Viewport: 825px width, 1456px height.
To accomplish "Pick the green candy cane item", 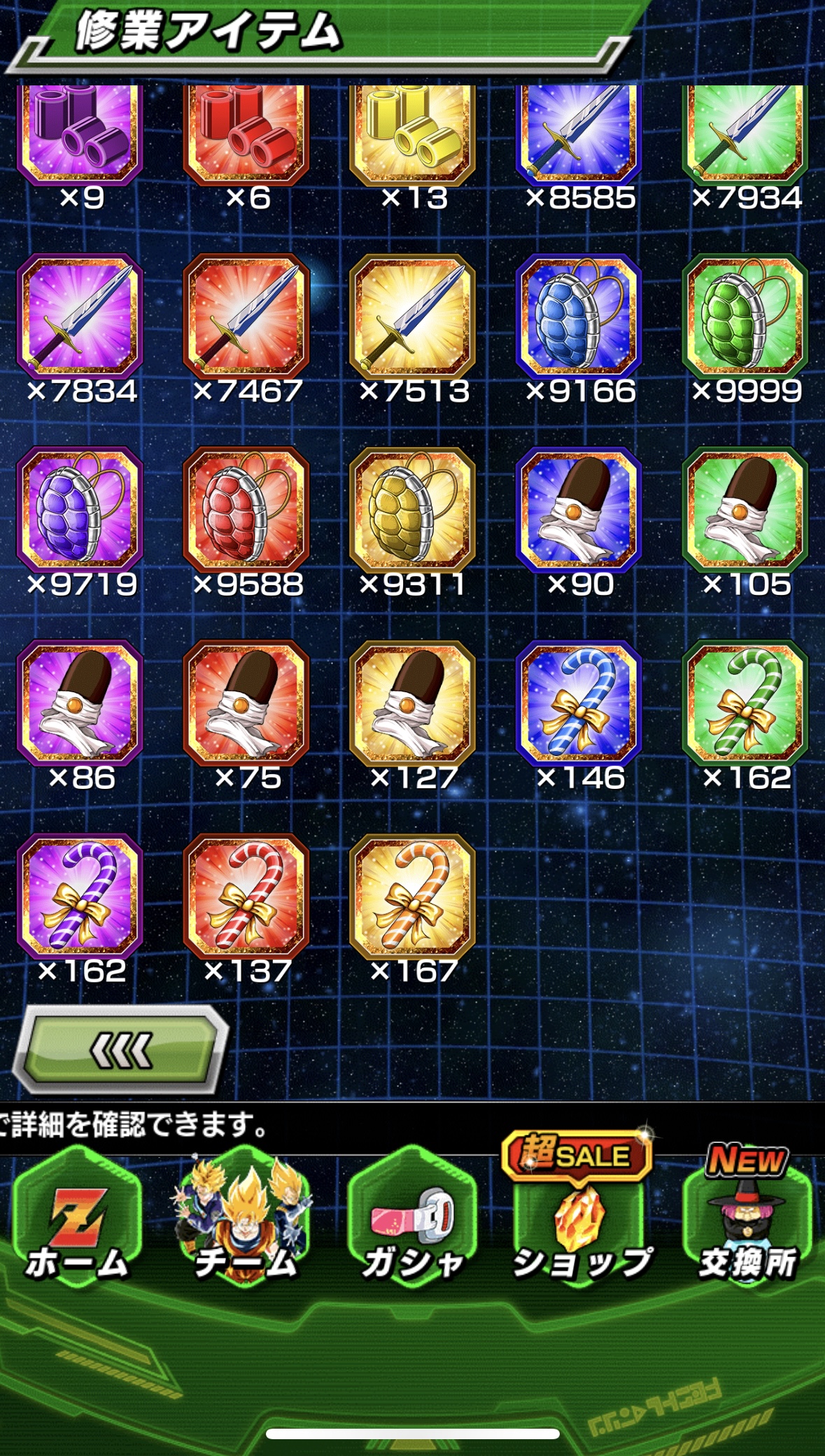I will click(745, 703).
